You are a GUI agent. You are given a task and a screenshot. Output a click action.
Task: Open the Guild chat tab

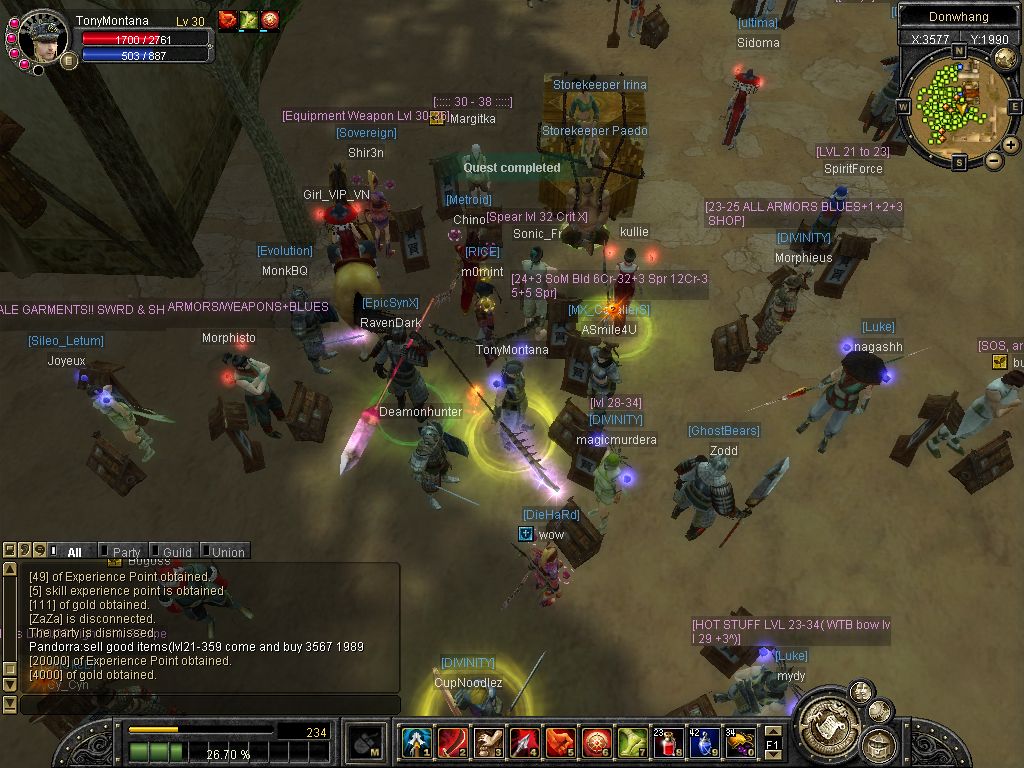point(177,552)
